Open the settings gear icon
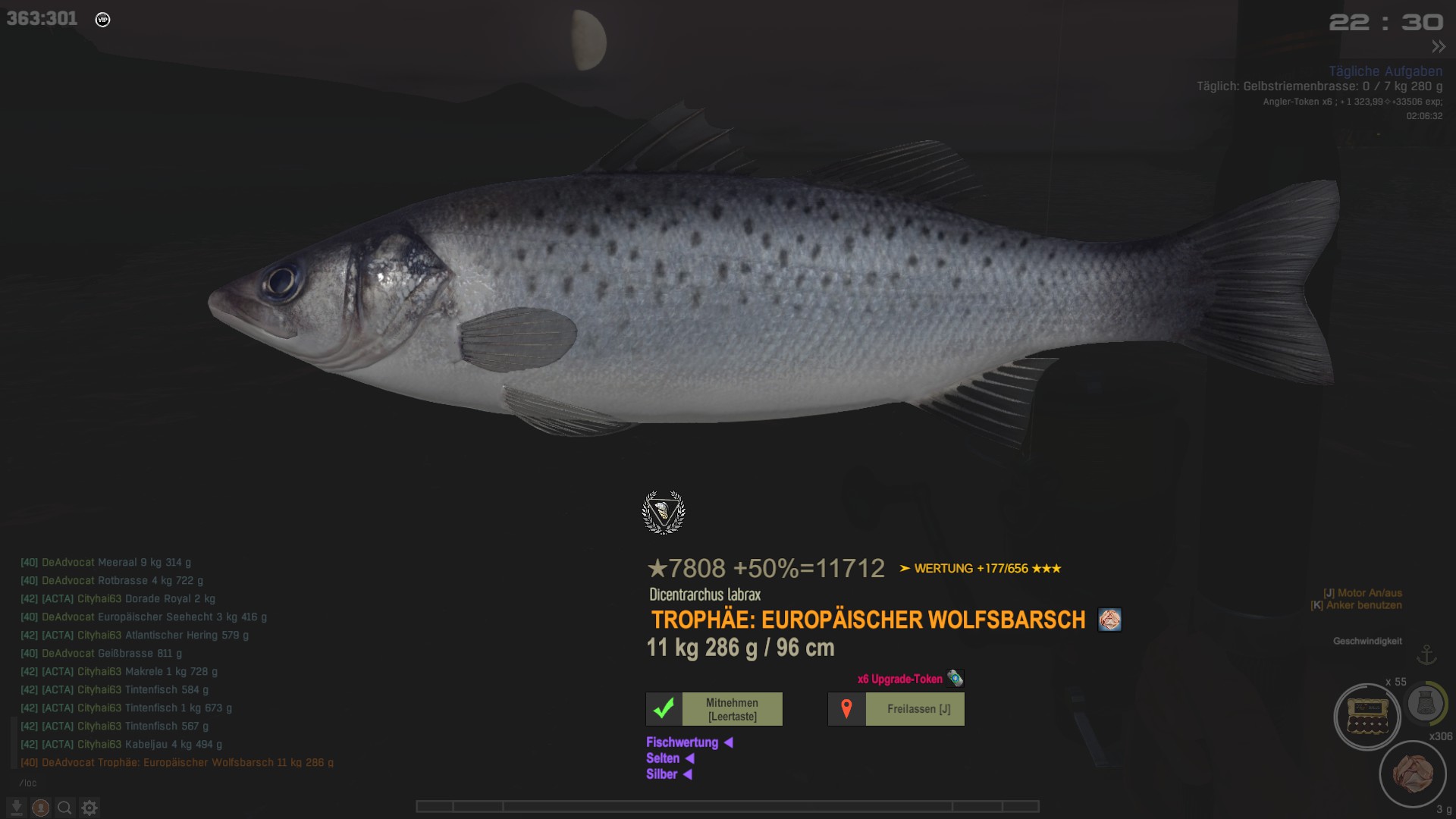1456x819 pixels. pyautogui.click(x=89, y=808)
